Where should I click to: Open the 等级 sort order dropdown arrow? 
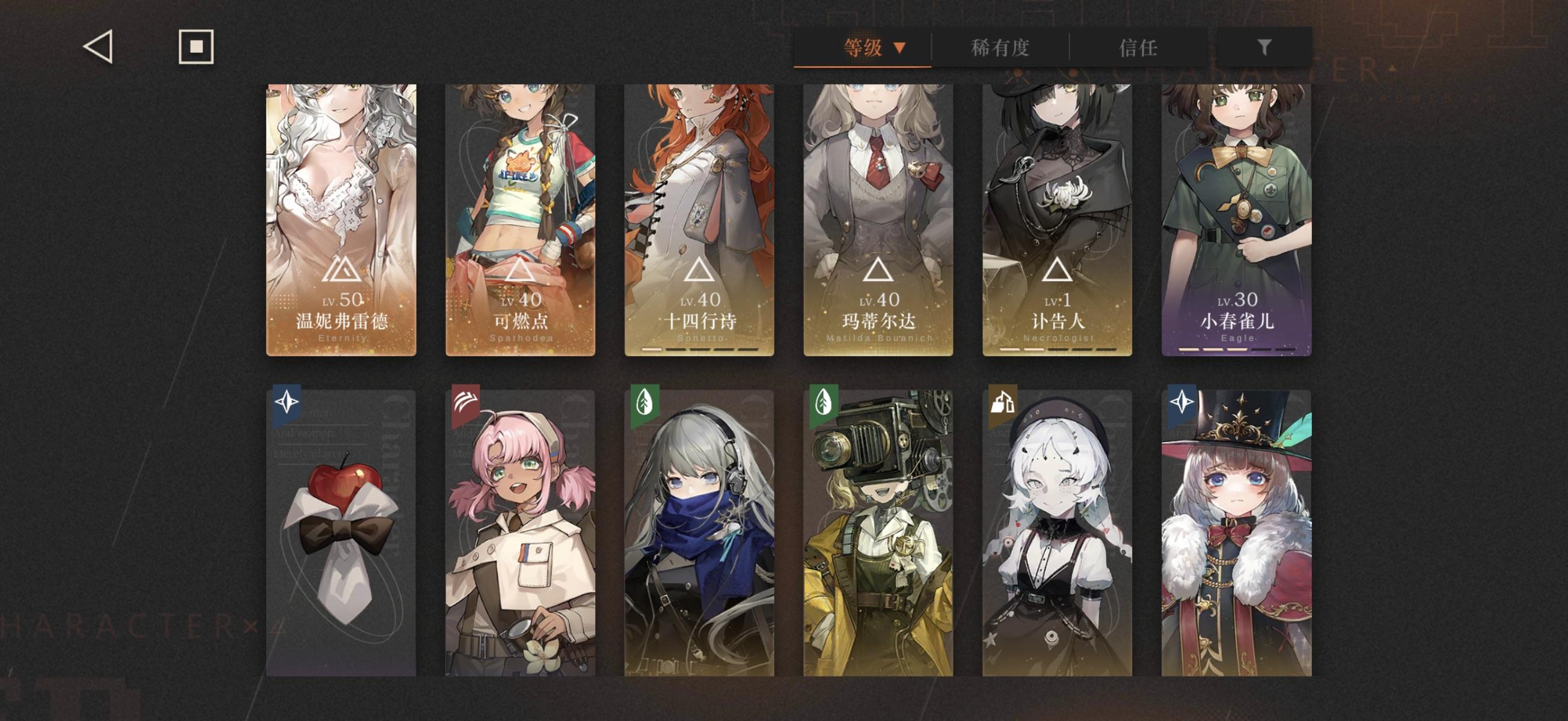click(x=899, y=48)
